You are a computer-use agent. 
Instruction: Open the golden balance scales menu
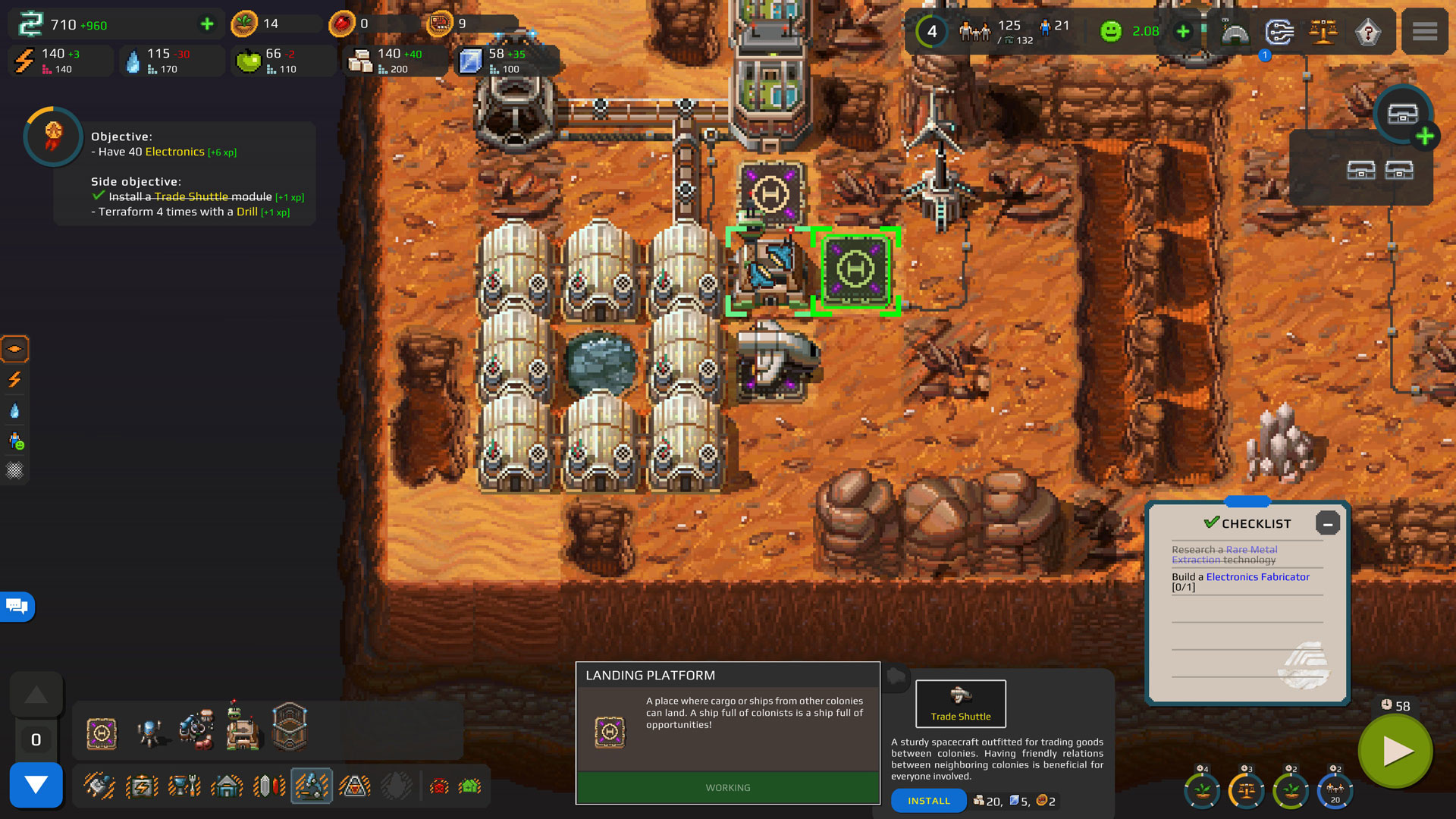point(1323,33)
